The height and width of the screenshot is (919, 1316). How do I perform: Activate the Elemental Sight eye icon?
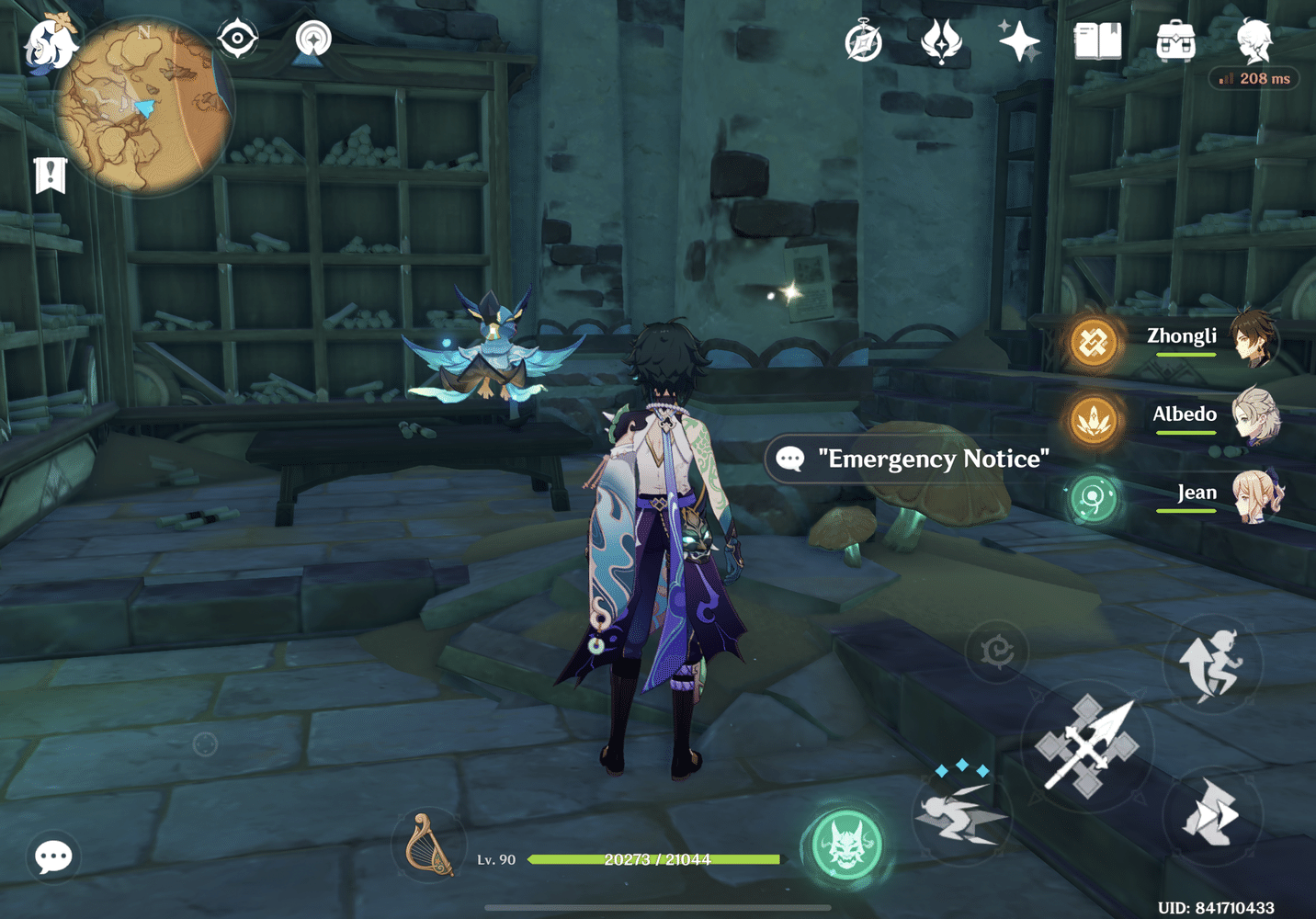point(238,37)
